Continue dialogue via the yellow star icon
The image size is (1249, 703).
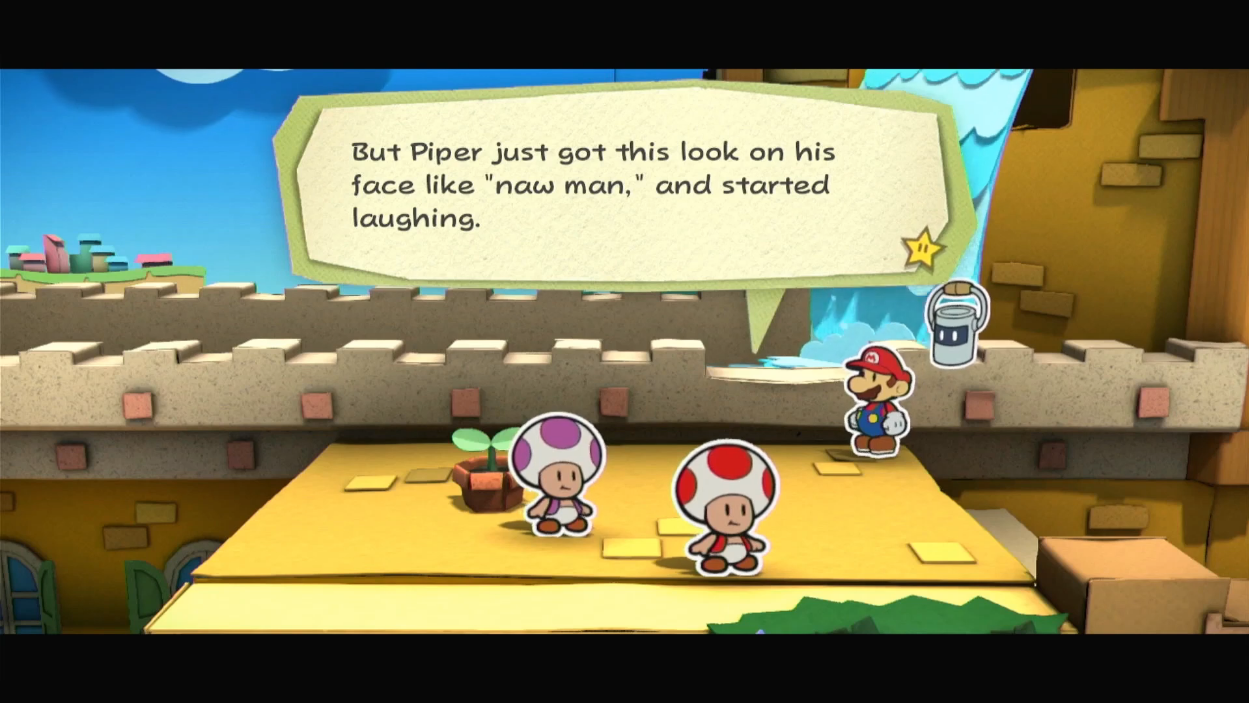(x=924, y=248)
